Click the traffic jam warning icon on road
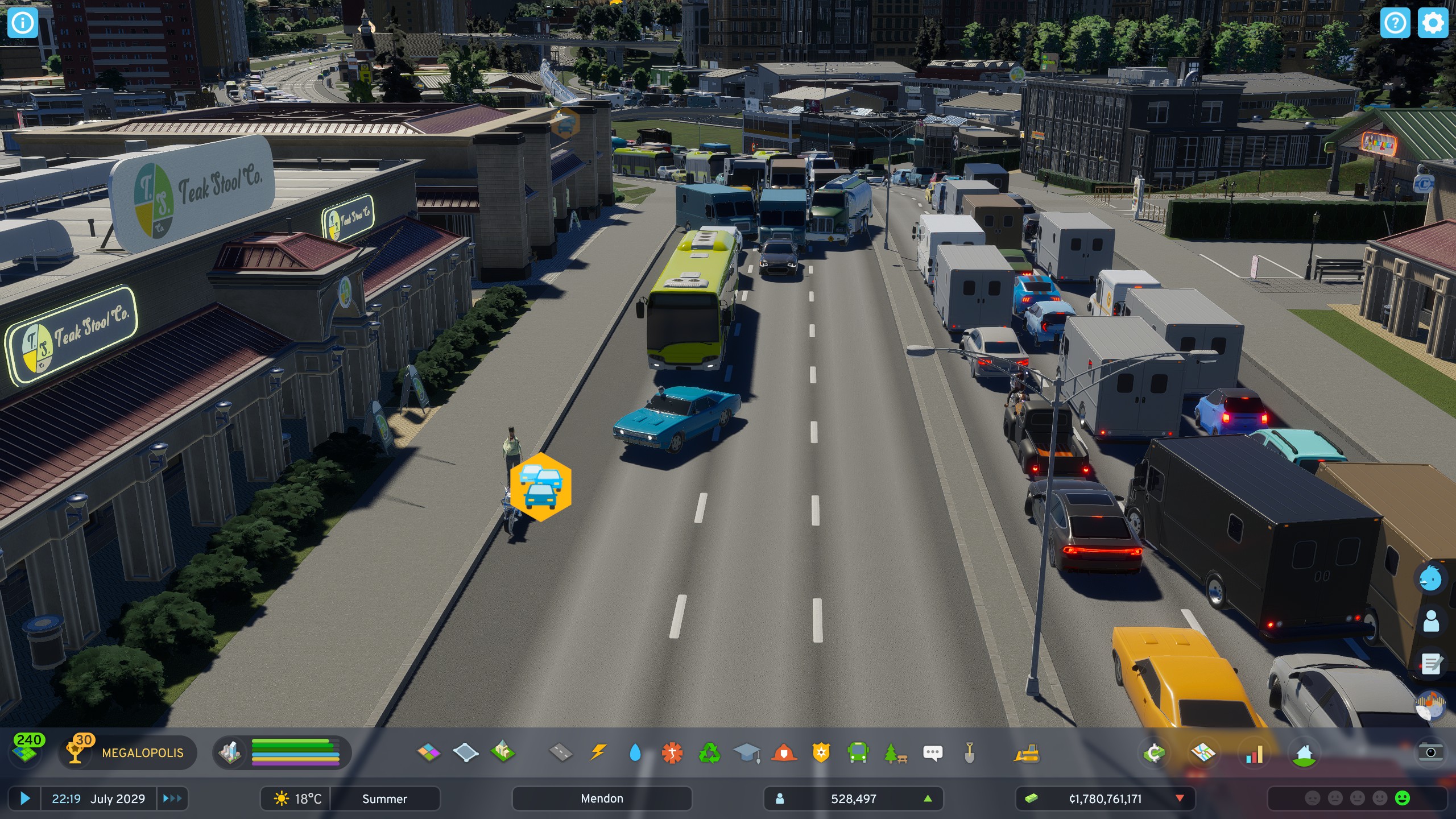The image size is (1456, 819). pos(541,487)
